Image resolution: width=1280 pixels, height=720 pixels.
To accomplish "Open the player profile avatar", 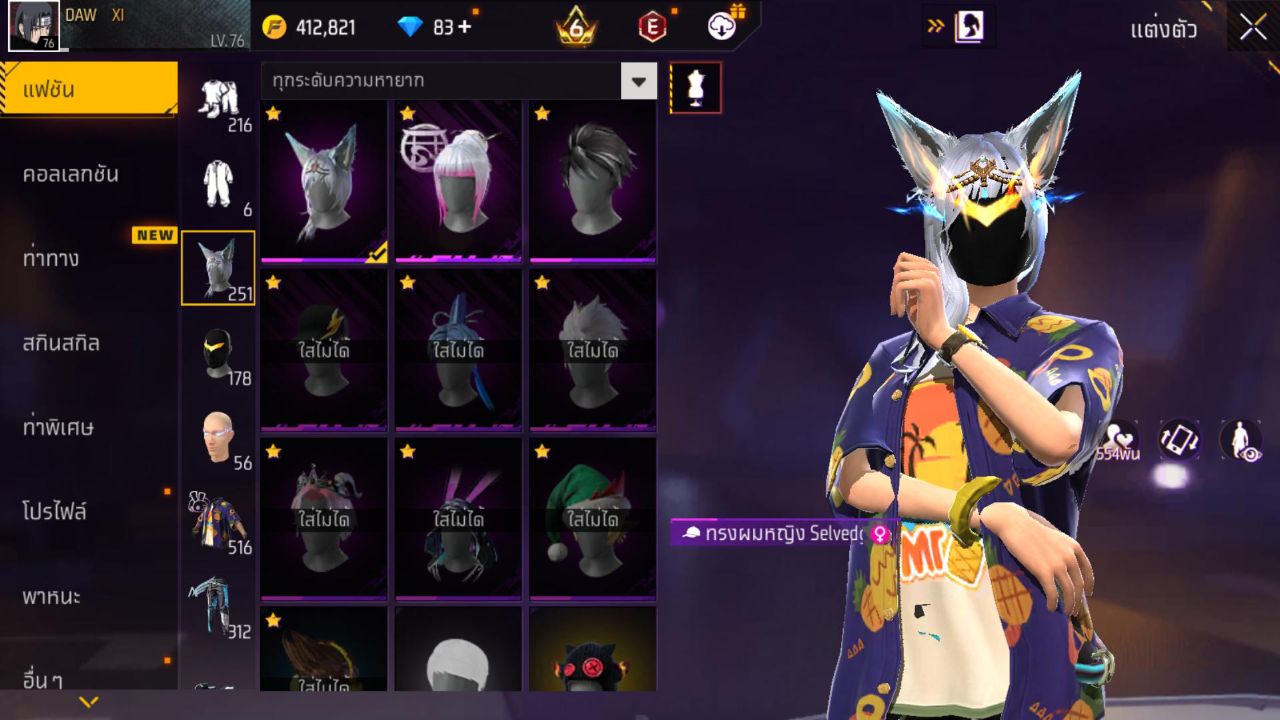I will 34,27.
